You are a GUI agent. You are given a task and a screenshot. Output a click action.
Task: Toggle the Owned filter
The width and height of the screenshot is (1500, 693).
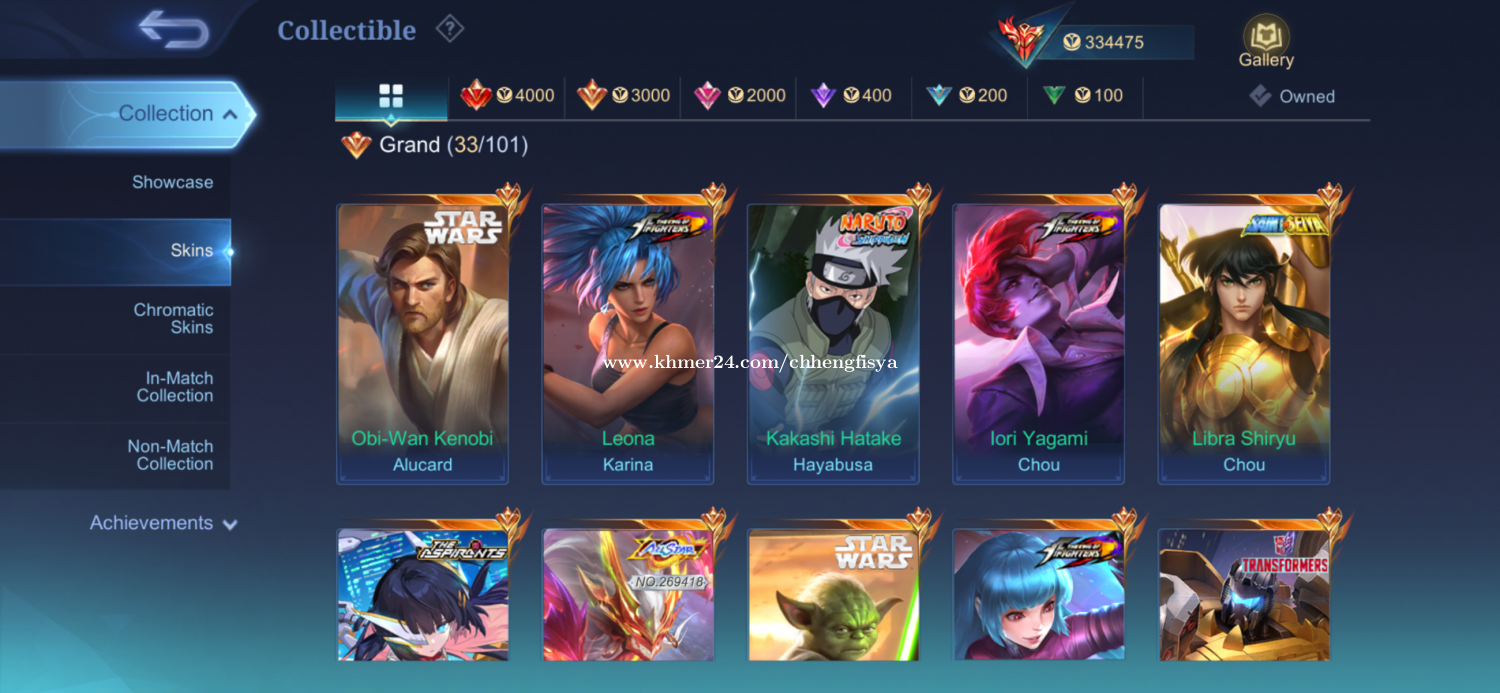point(1292,97)
